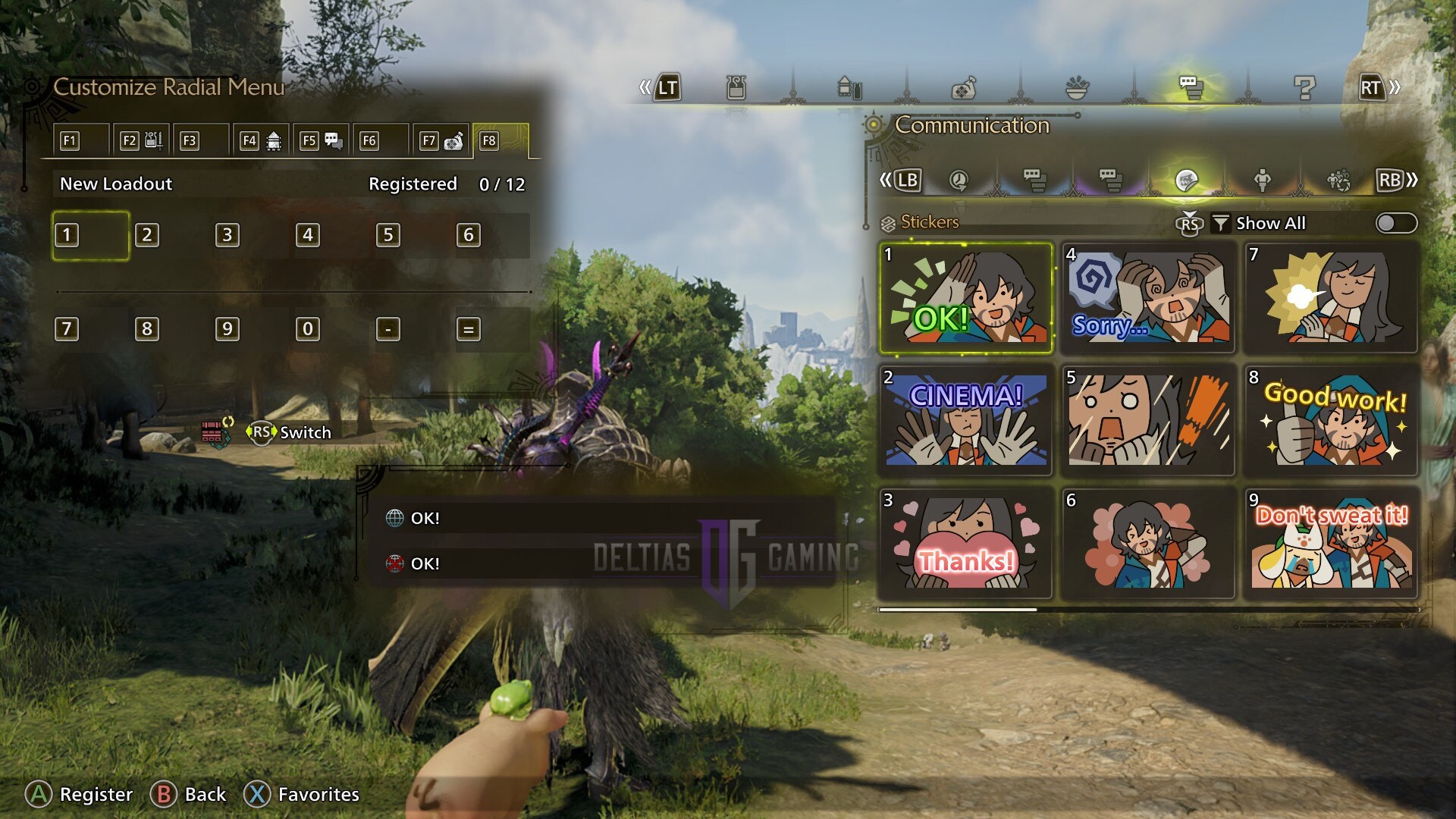Pick the radial slot labeled 0
Image resolution: width=1456 pixels, height=819 pixels.
click(x=308, y=329)
